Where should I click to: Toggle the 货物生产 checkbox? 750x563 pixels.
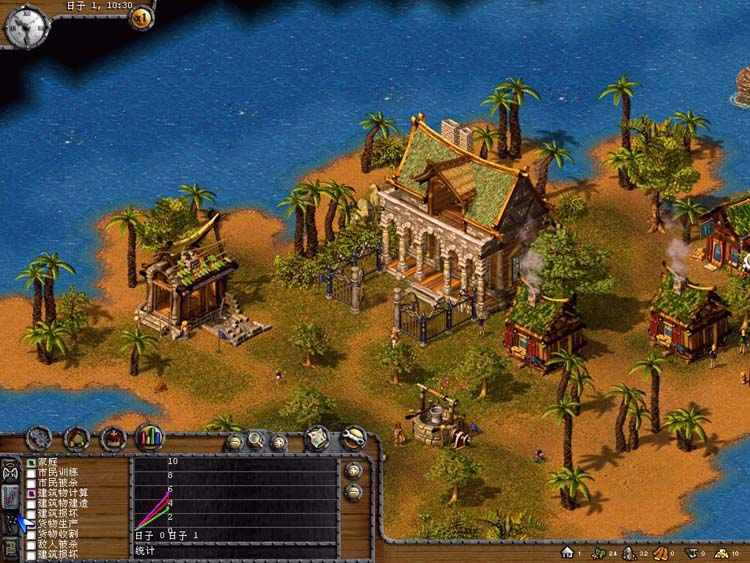click(31, 523)
